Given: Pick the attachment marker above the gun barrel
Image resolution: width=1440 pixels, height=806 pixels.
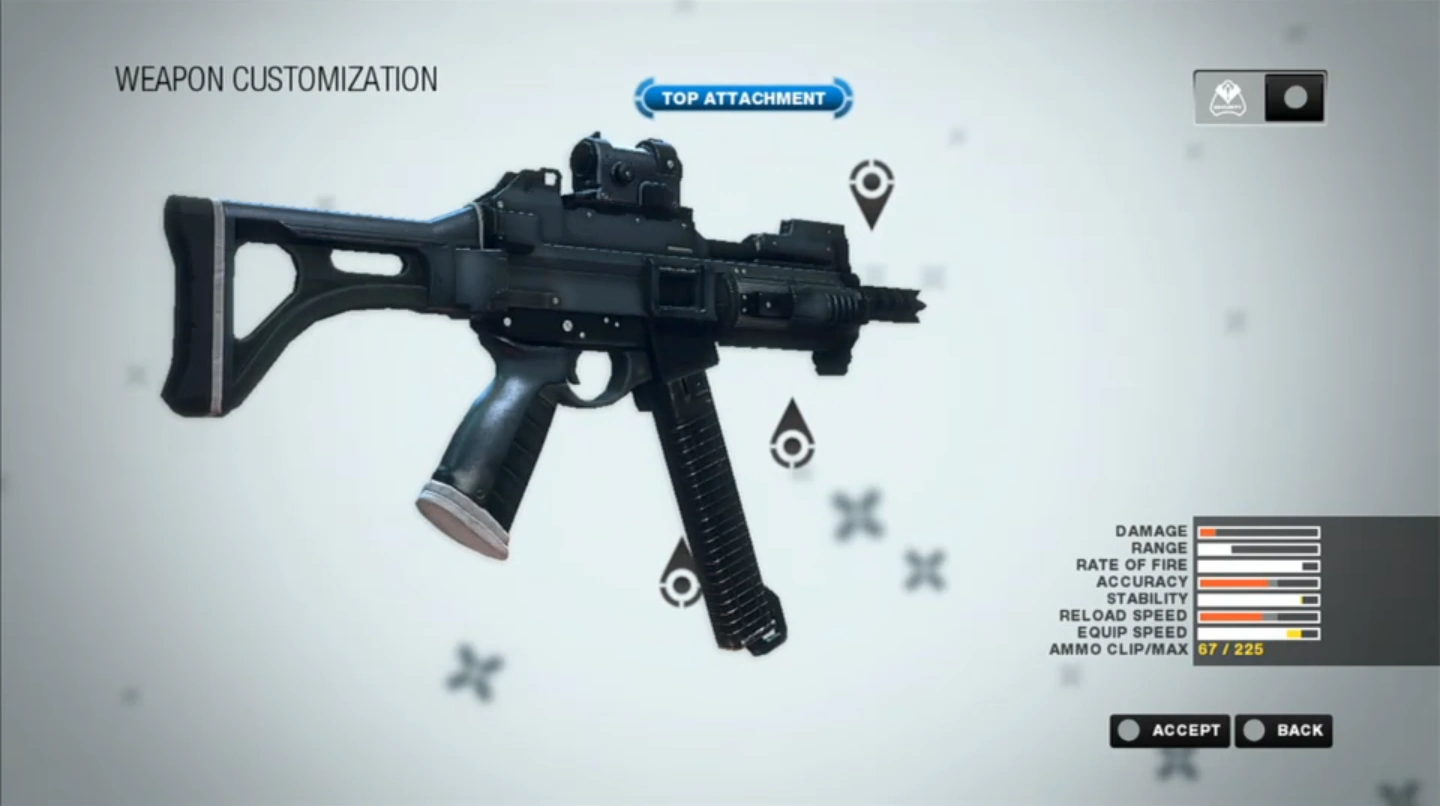Looking at the screenshot, I should [x=871, y=185].
